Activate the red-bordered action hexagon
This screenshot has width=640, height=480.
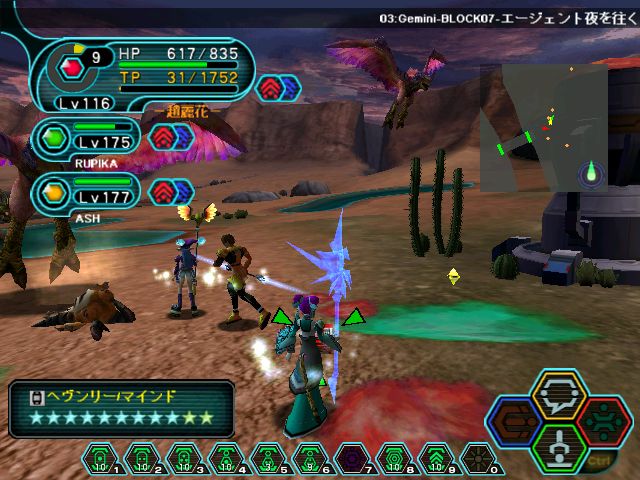point(603,420)
